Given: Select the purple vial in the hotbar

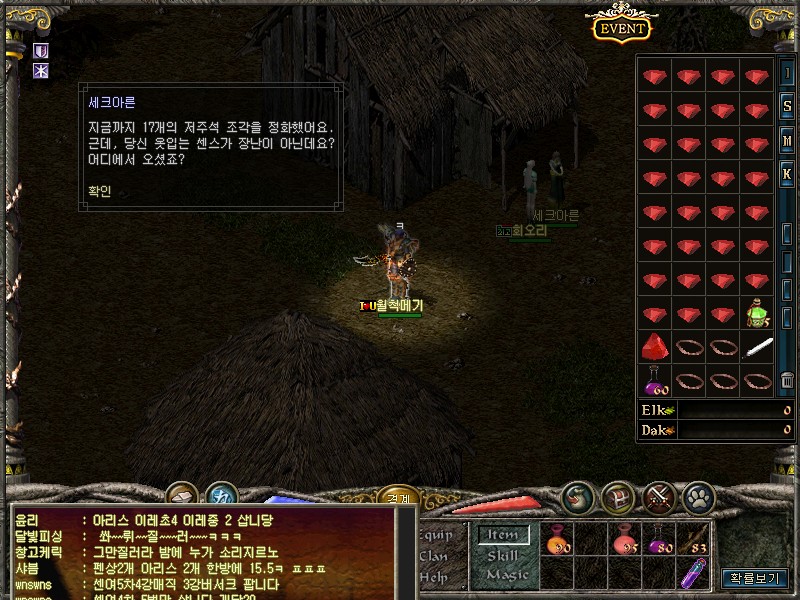Looking at the screenshot, I should tap(694, 573).
